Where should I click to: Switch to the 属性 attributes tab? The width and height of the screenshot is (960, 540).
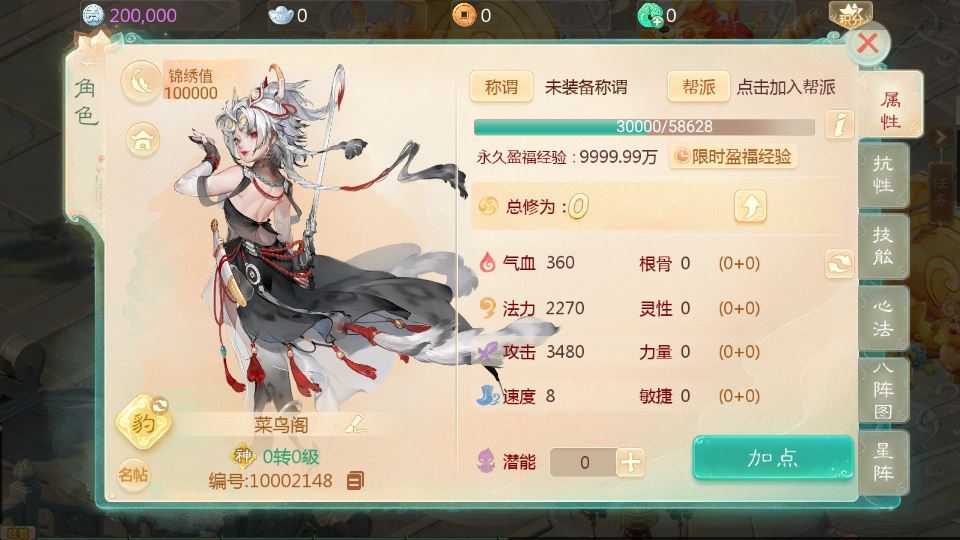tap(889, 109)
